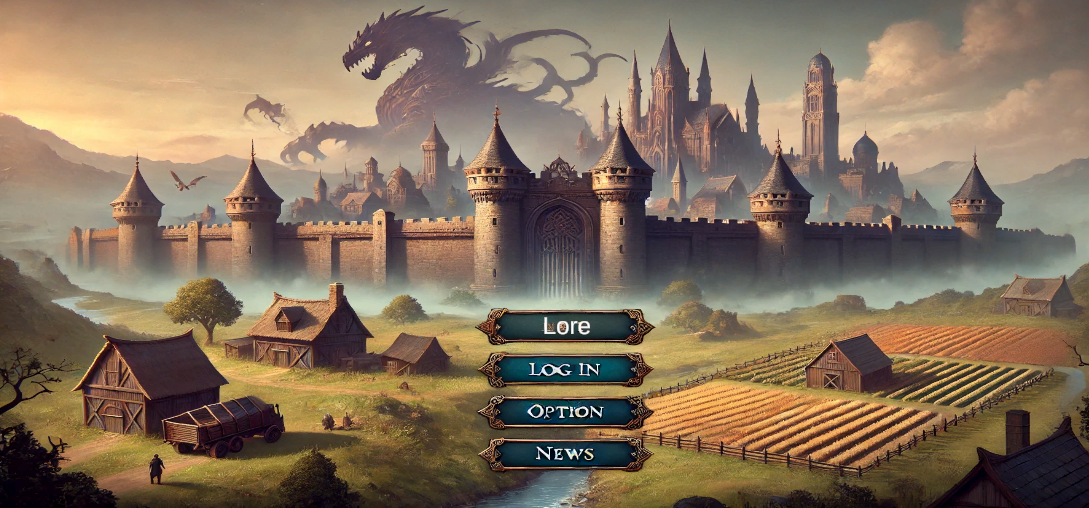1089x508 pixels.
Task: Open the Lore menu entry
Action: click(x=566, y=326)
